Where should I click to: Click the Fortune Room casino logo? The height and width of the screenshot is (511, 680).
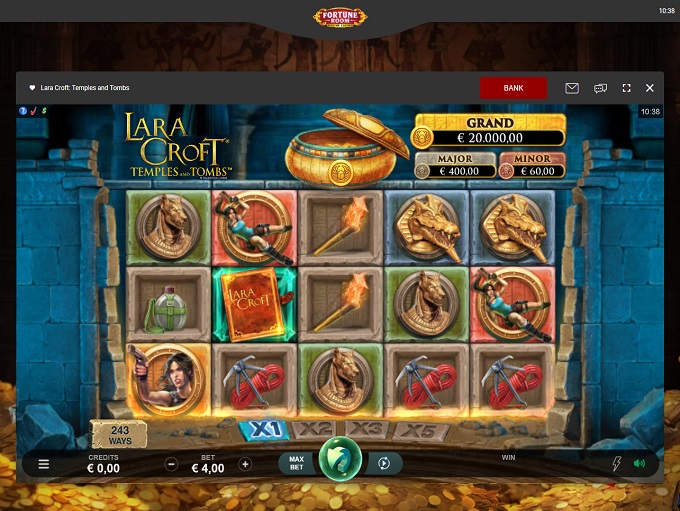(340, 17)
